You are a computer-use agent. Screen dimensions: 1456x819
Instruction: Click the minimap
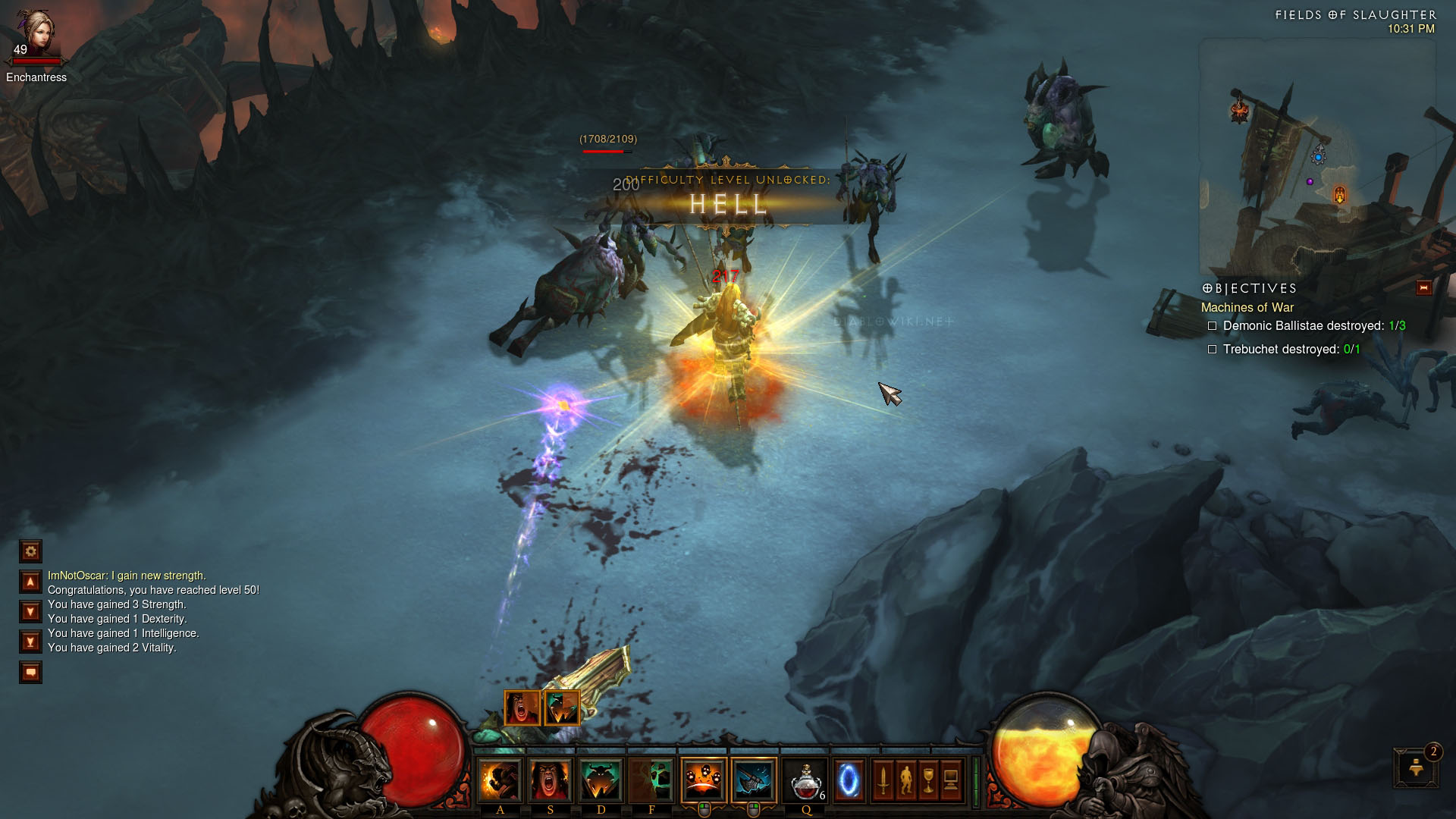click(x=1317, y=157)
